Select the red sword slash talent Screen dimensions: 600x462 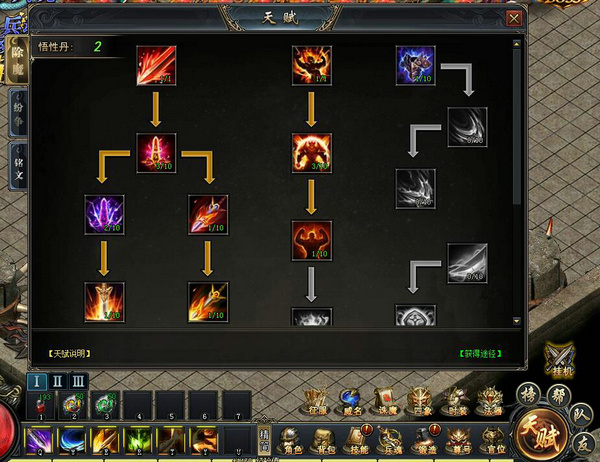[x=156, y=66]
